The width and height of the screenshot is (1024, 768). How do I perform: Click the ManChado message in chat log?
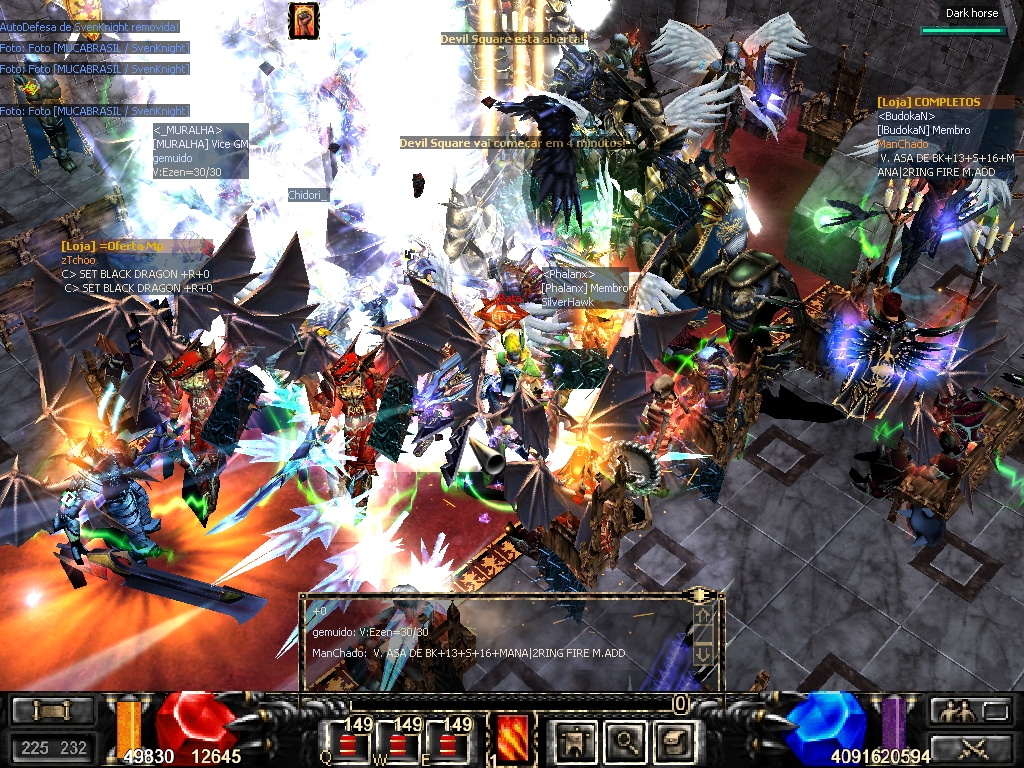(x=469, y=653)
